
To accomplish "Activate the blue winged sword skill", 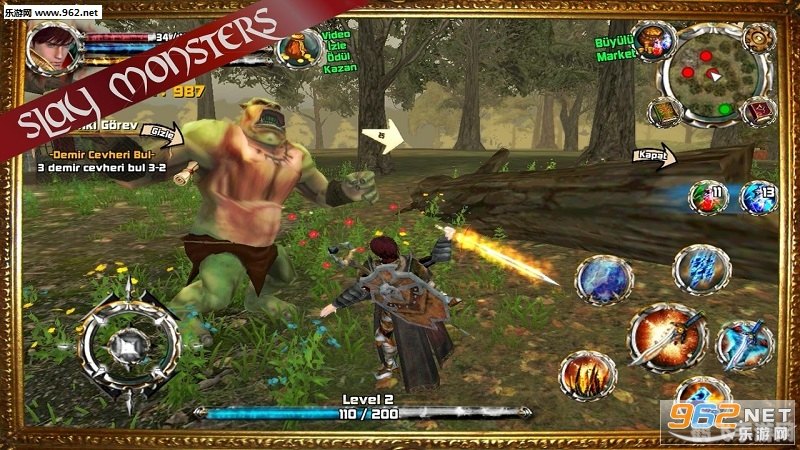I will [x=745, y=343].
